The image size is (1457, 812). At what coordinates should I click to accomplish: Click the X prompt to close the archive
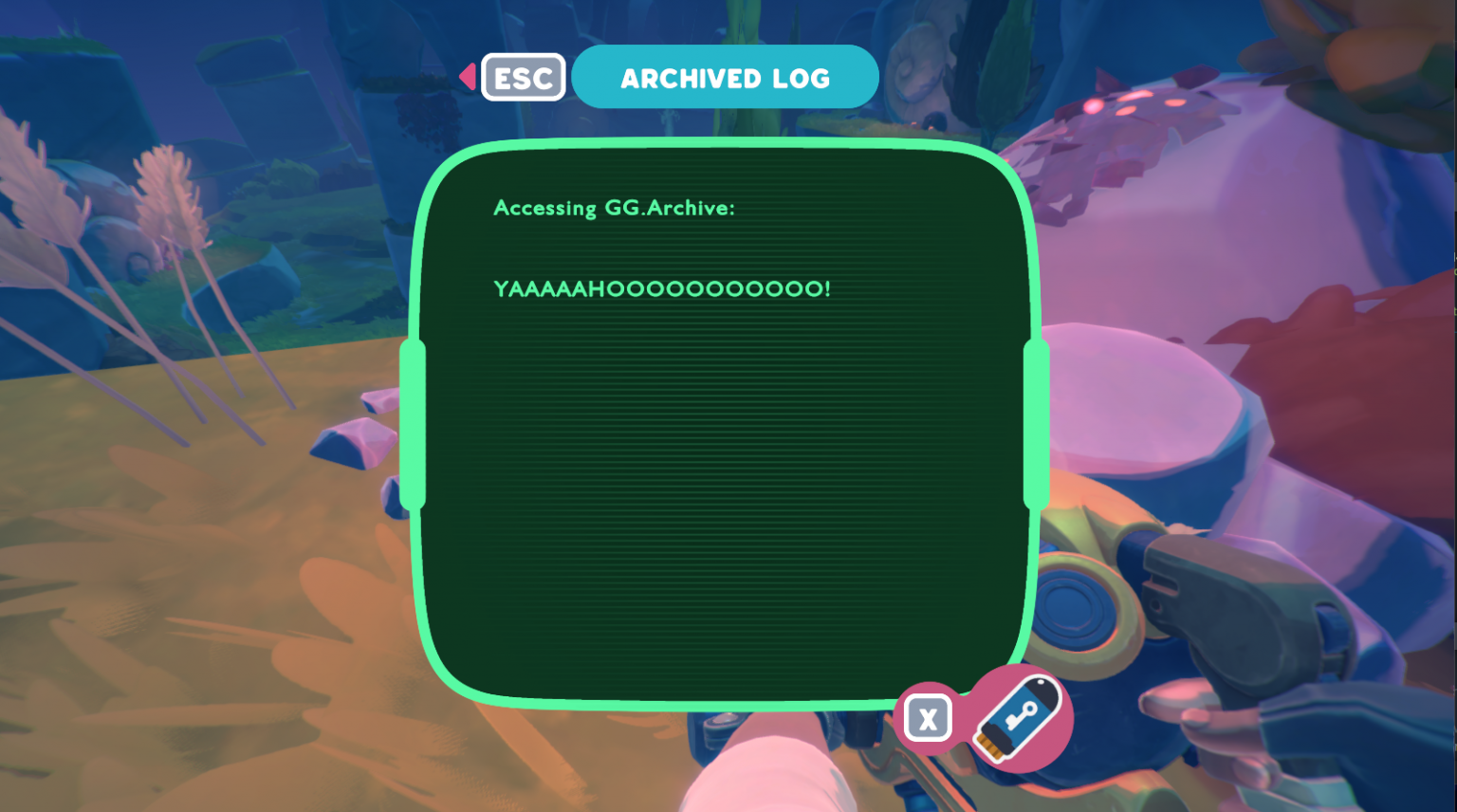click(x=927, y=718)
